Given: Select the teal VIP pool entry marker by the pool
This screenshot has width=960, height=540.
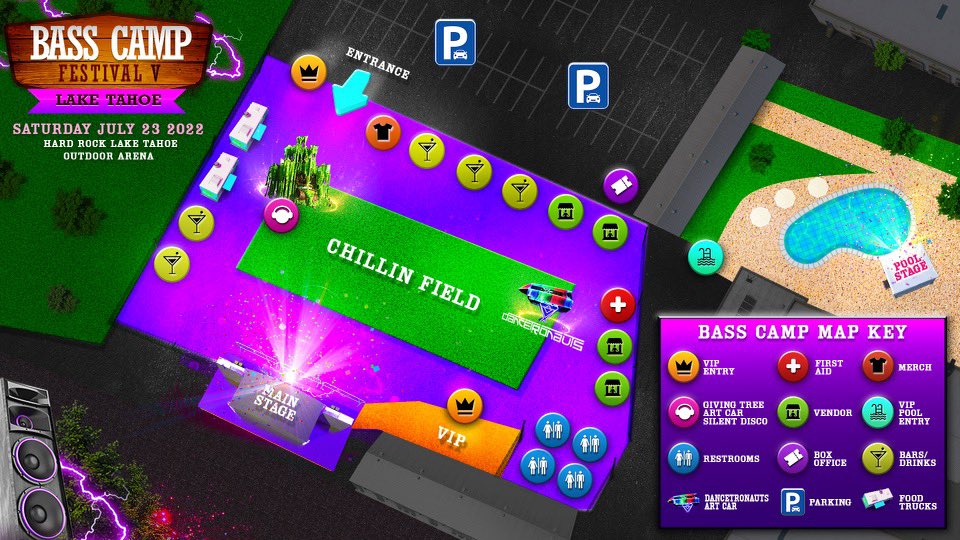Looking at the screenshot, I should [x=704, y=255].
